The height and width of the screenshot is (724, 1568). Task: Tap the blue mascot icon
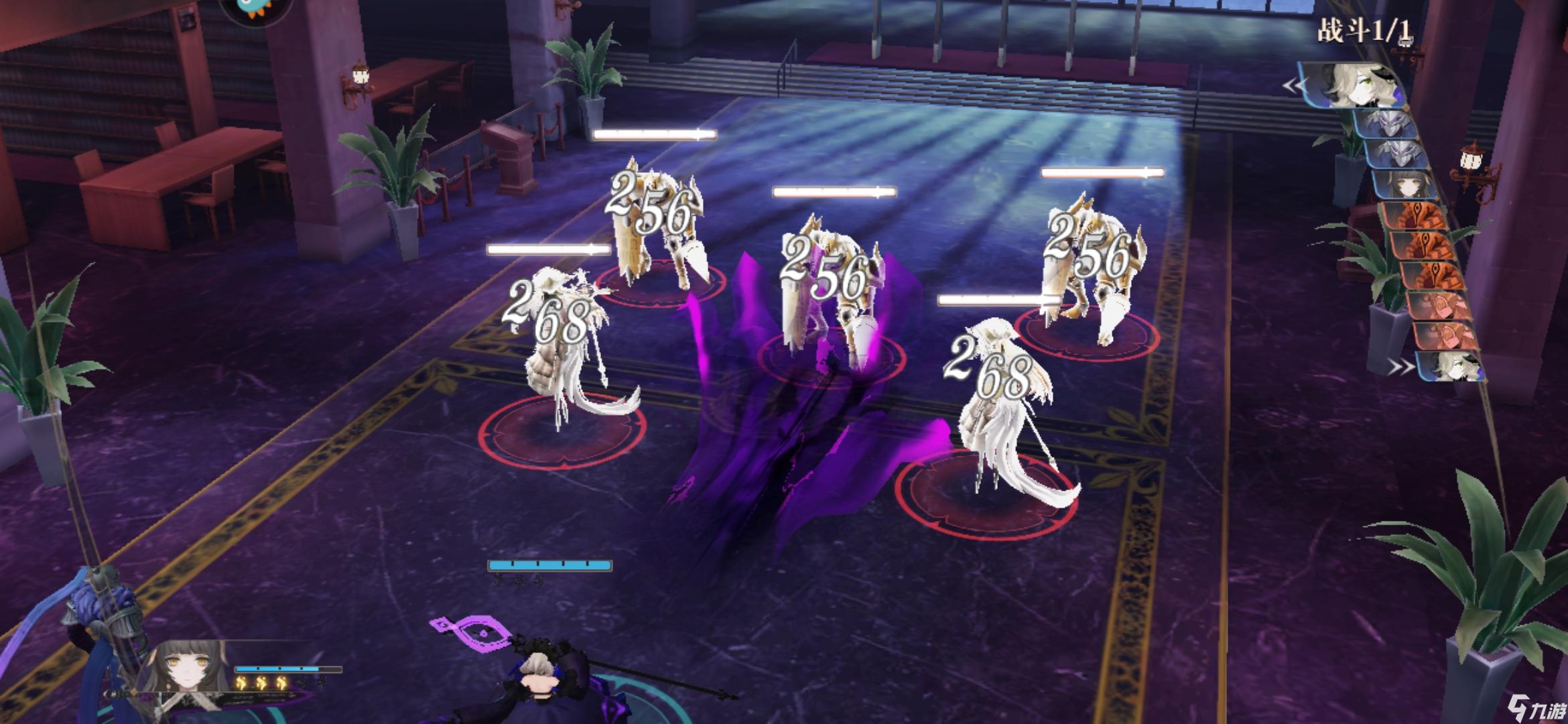click(255, 8)
